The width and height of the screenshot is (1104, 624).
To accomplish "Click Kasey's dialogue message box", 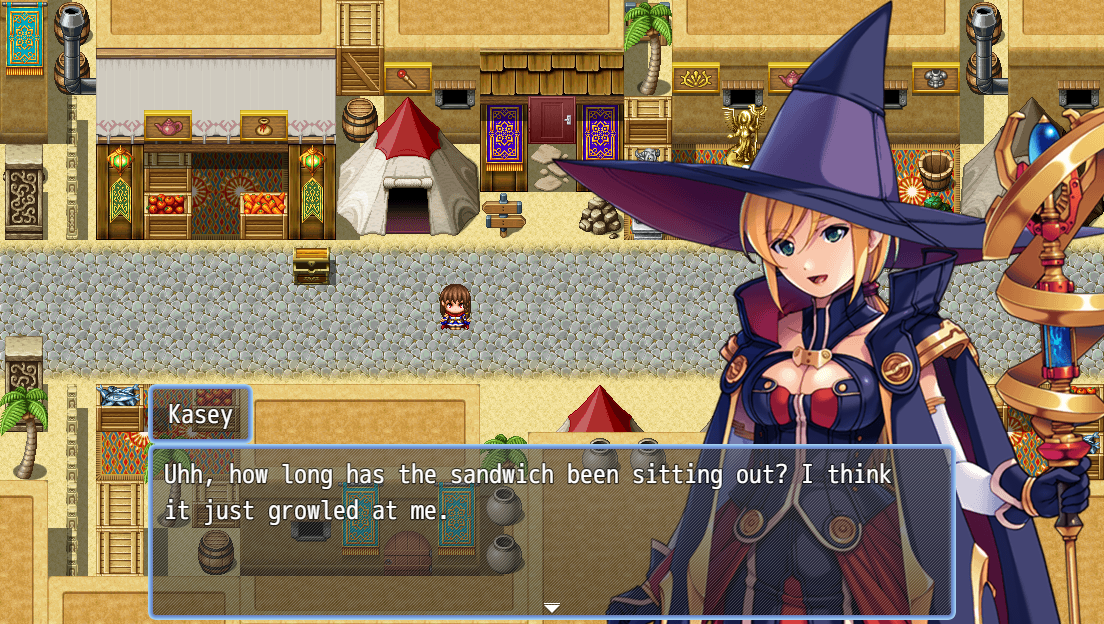I will pyautogui.click(x=551, y=530).
